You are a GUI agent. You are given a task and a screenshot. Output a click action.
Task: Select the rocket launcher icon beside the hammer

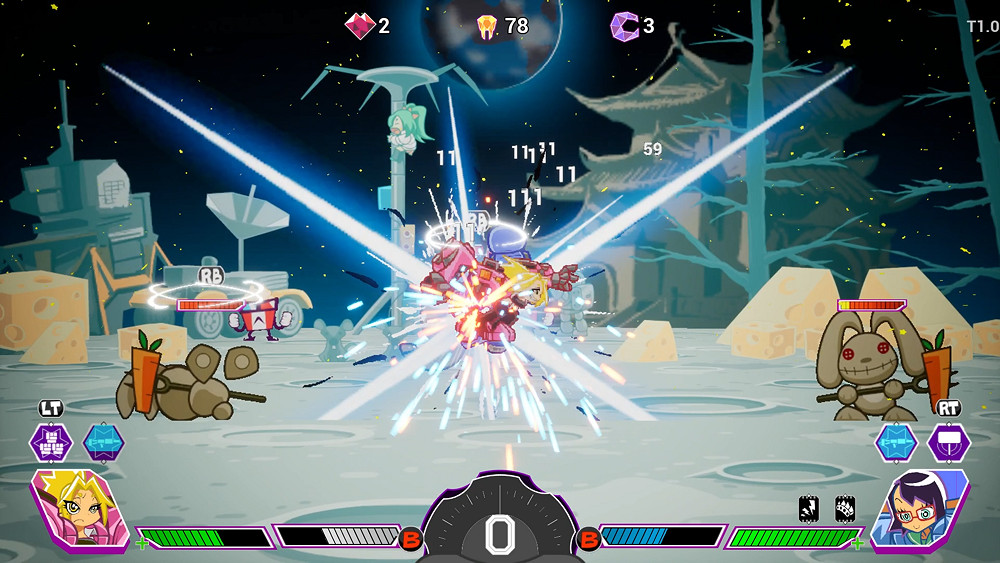tap(896, 442)
